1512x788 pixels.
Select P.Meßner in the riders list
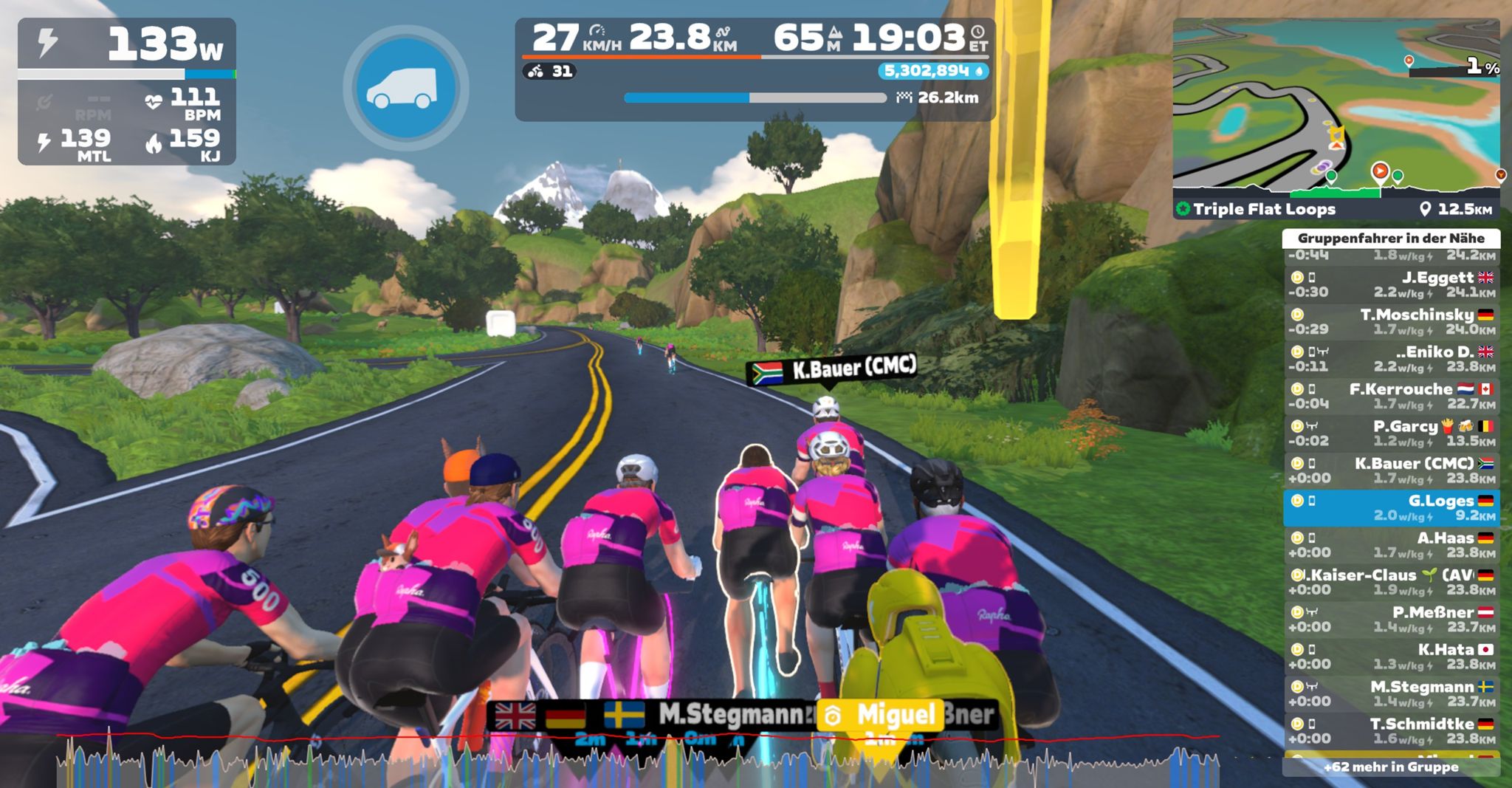[x=1392, y=619]
